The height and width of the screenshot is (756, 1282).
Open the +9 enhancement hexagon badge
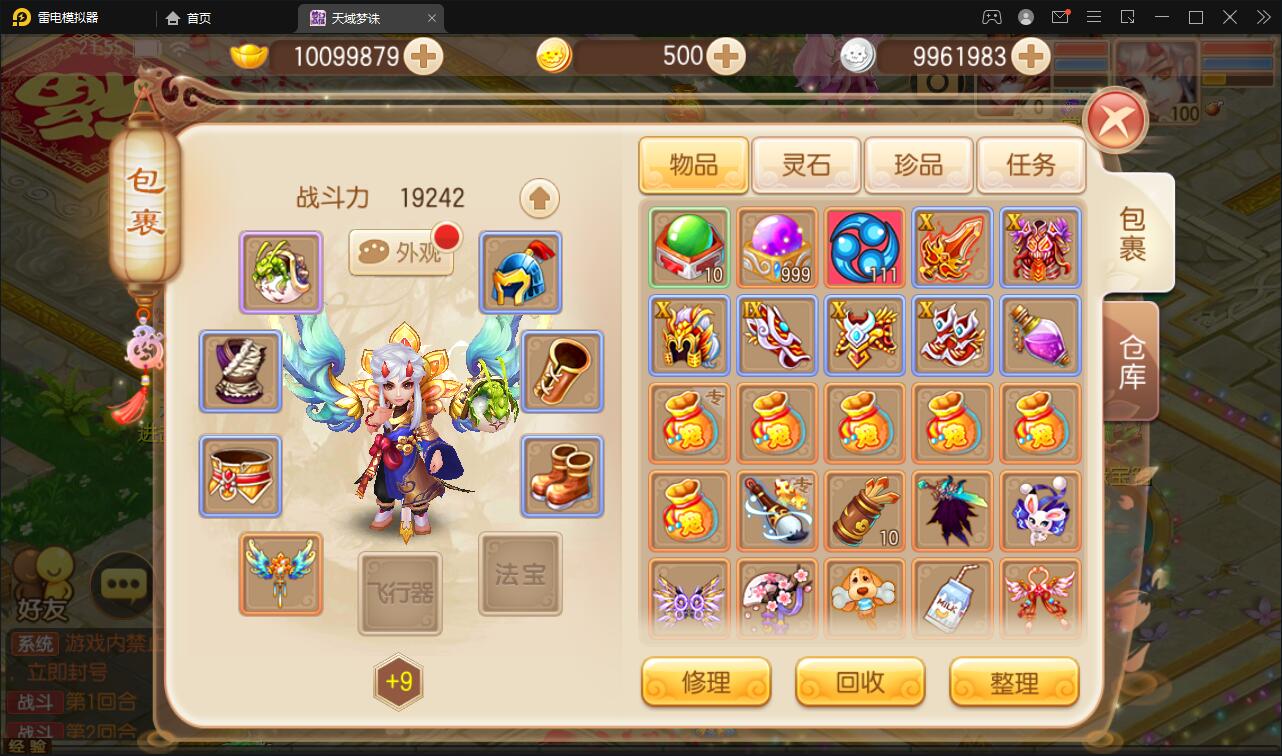click(x=399, y=682)
